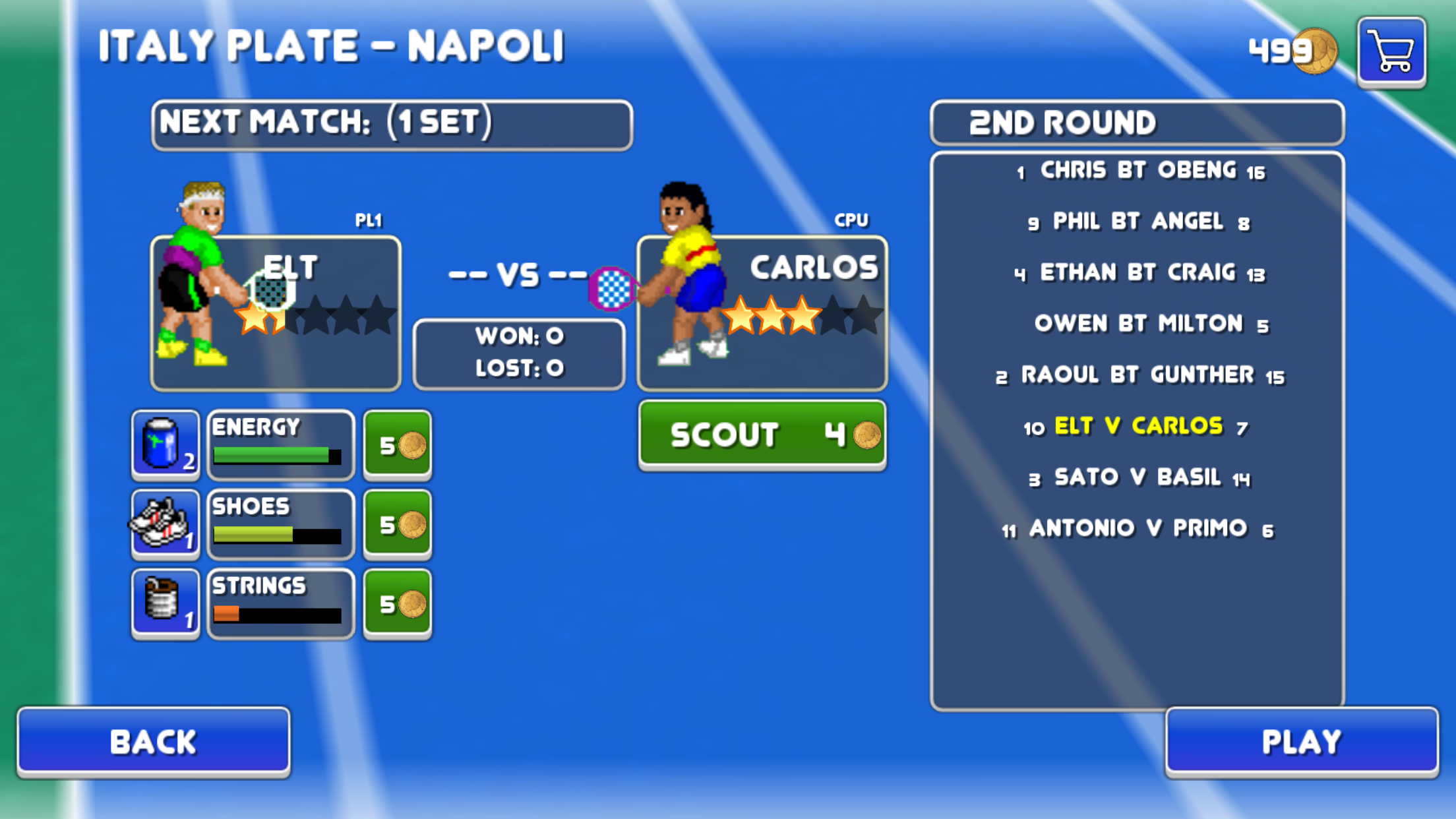Select the Carlos opponent card
This screenshot has height=819, width=1456.
(x=762, y=313)
